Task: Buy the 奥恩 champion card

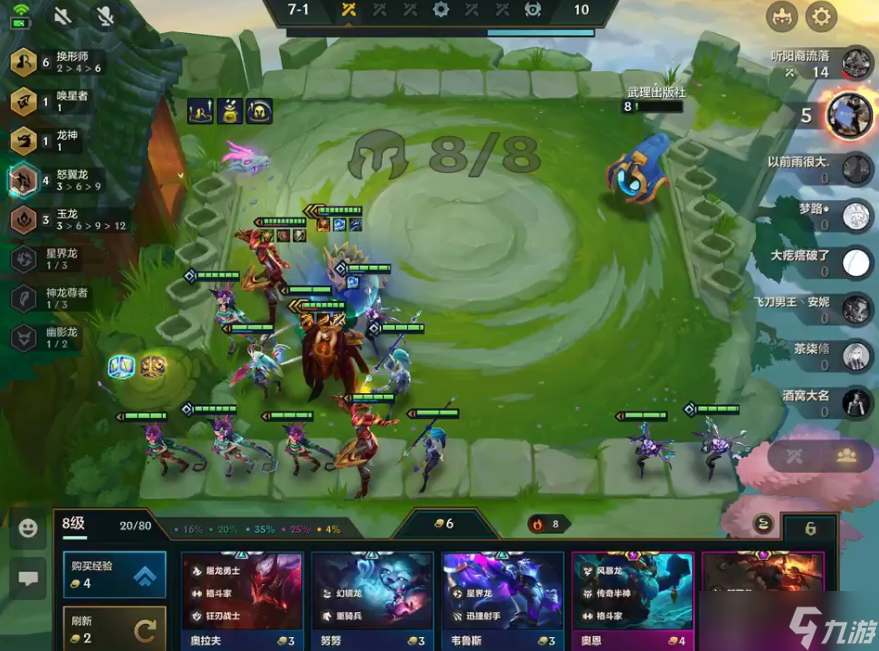Action: point(631,590)
